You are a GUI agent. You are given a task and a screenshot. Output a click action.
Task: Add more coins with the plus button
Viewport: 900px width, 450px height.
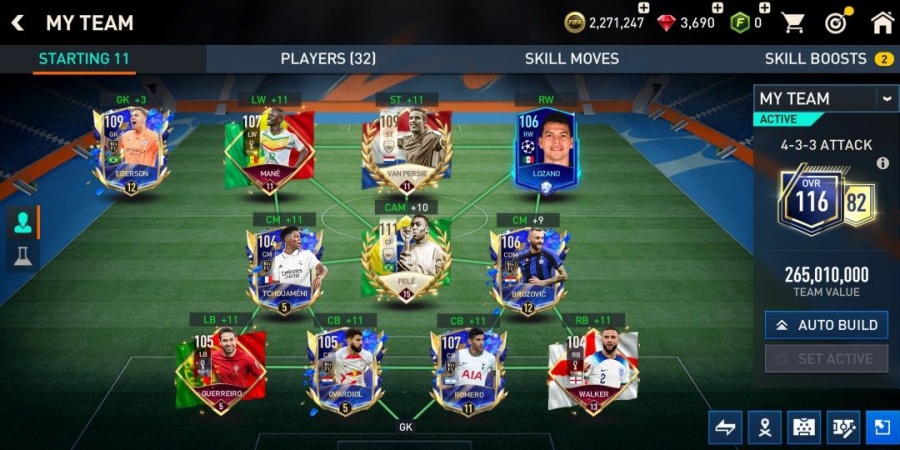coord(643,8)
